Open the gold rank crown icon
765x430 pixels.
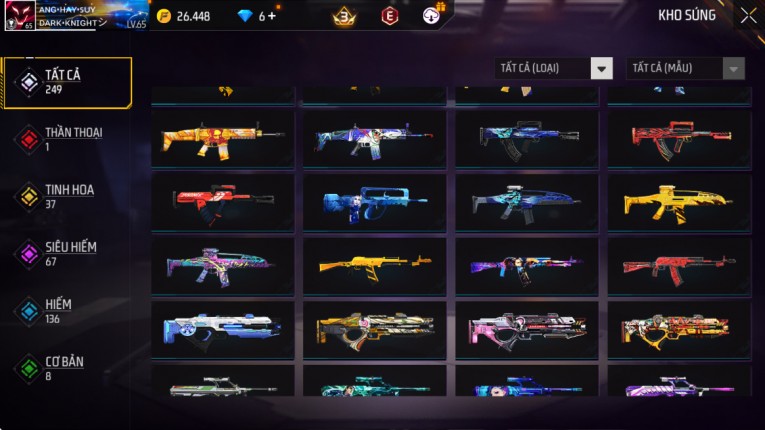344,16
